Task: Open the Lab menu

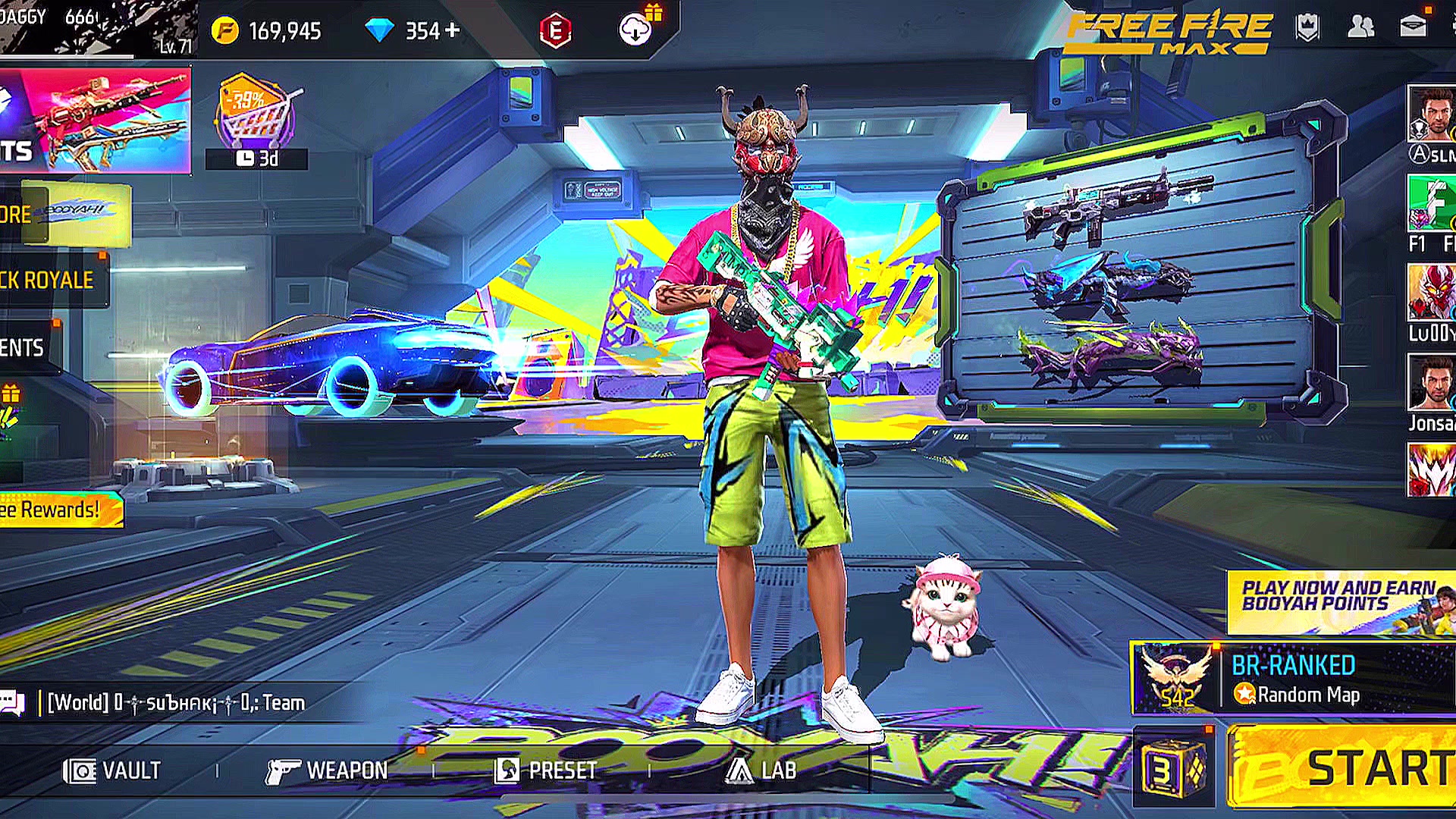Action: tap(761, 770)
